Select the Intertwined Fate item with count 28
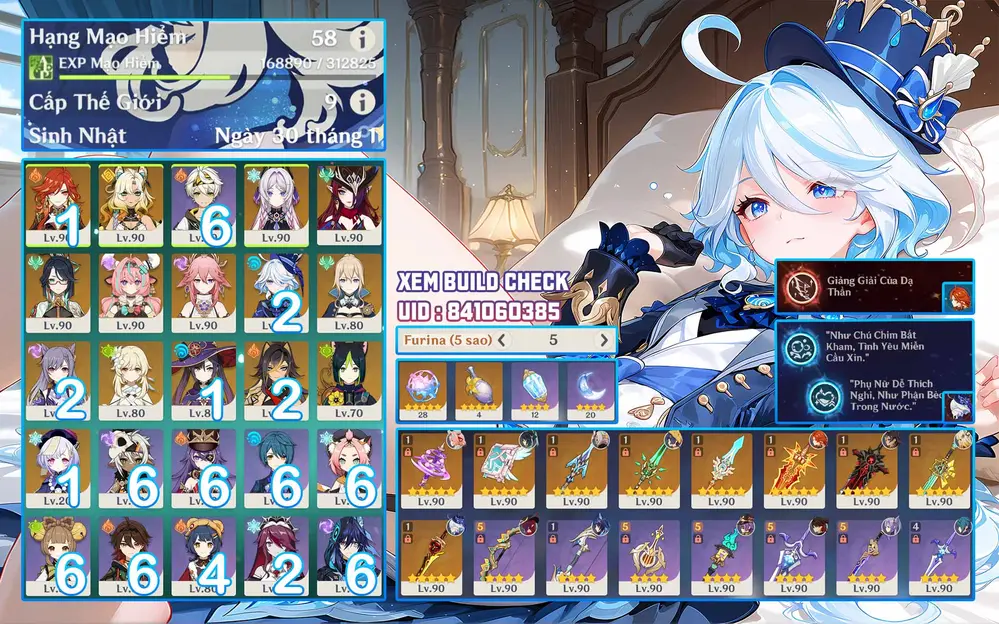The height and width of the screenshot is (624, 999). [x=423, y=390]
